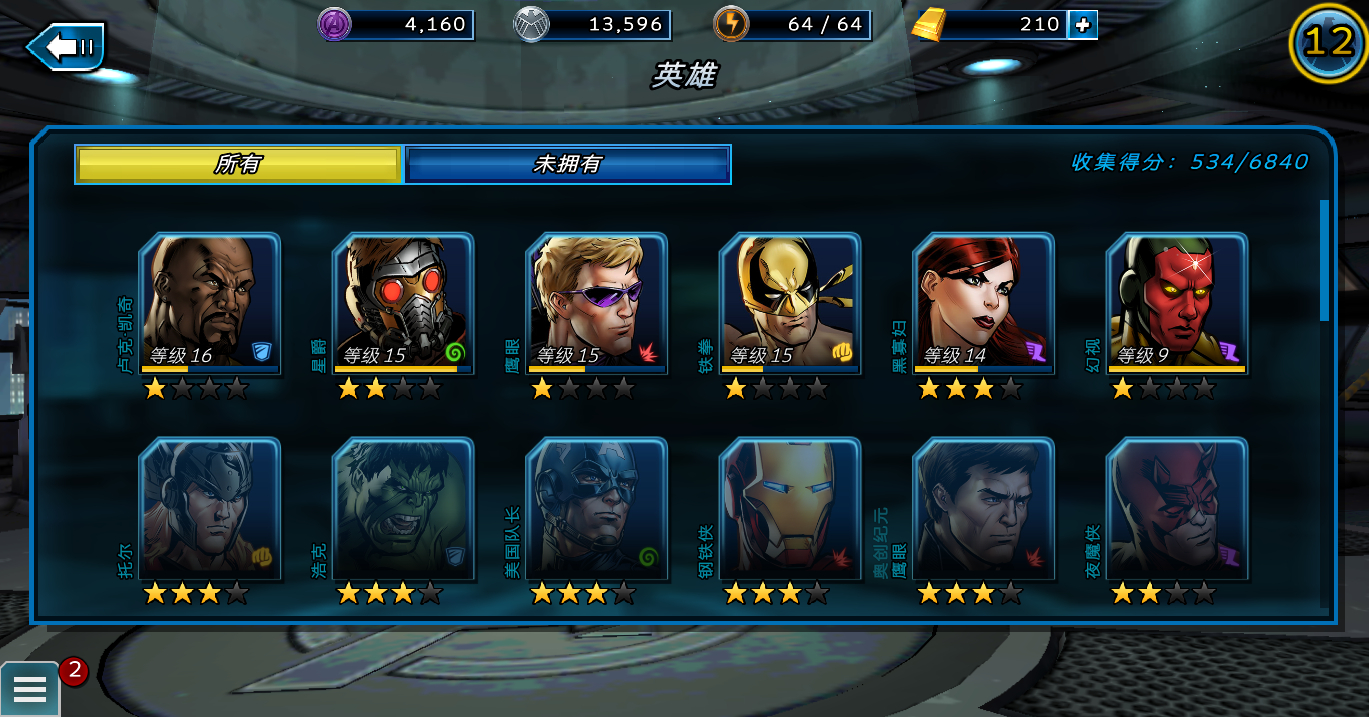This screenshot has height=717, width=1369.
Task: Switch to the 所有 tab
Action: tap(238, 165)
